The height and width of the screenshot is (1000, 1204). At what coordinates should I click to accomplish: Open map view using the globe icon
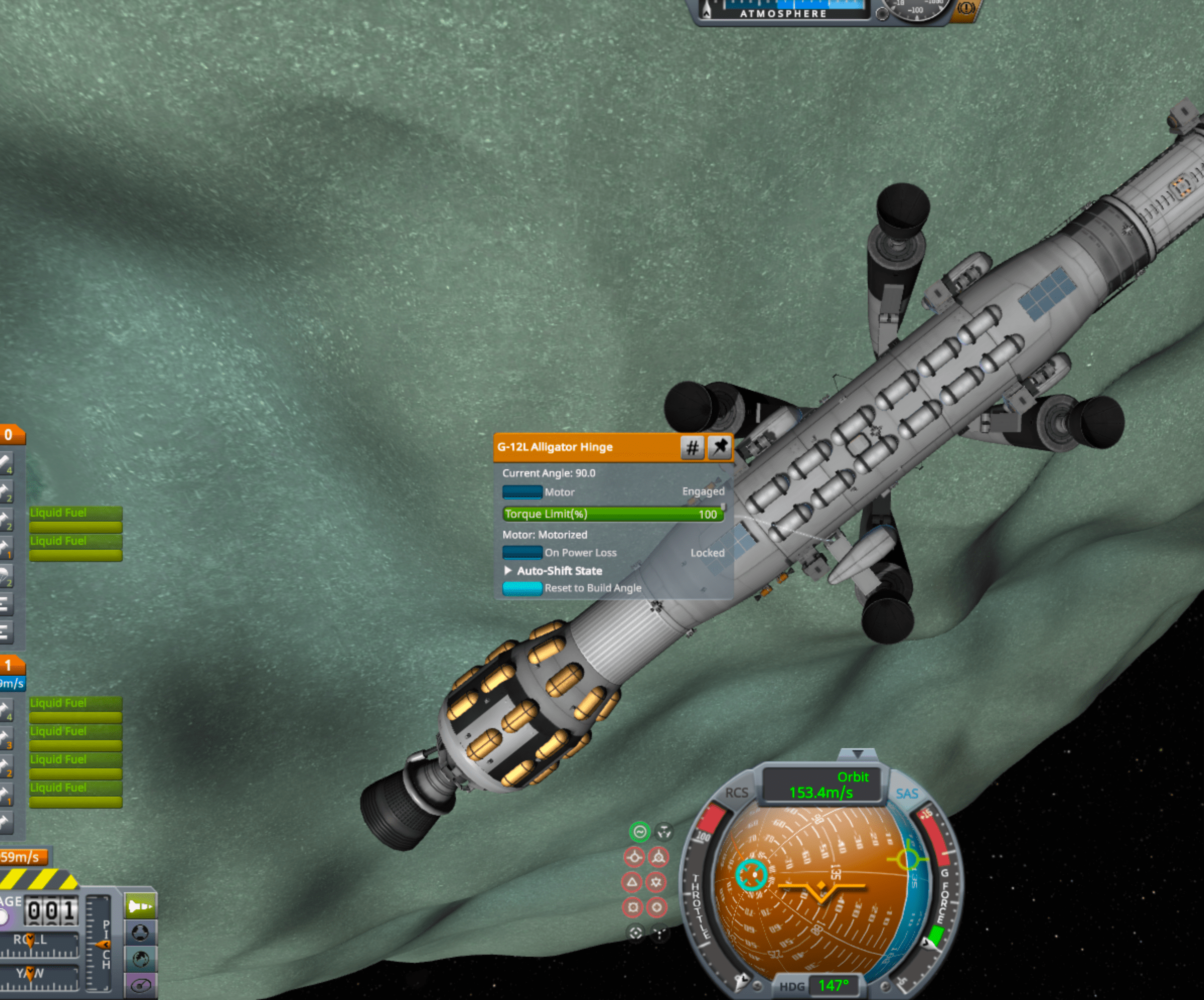[x=141, y=959]
